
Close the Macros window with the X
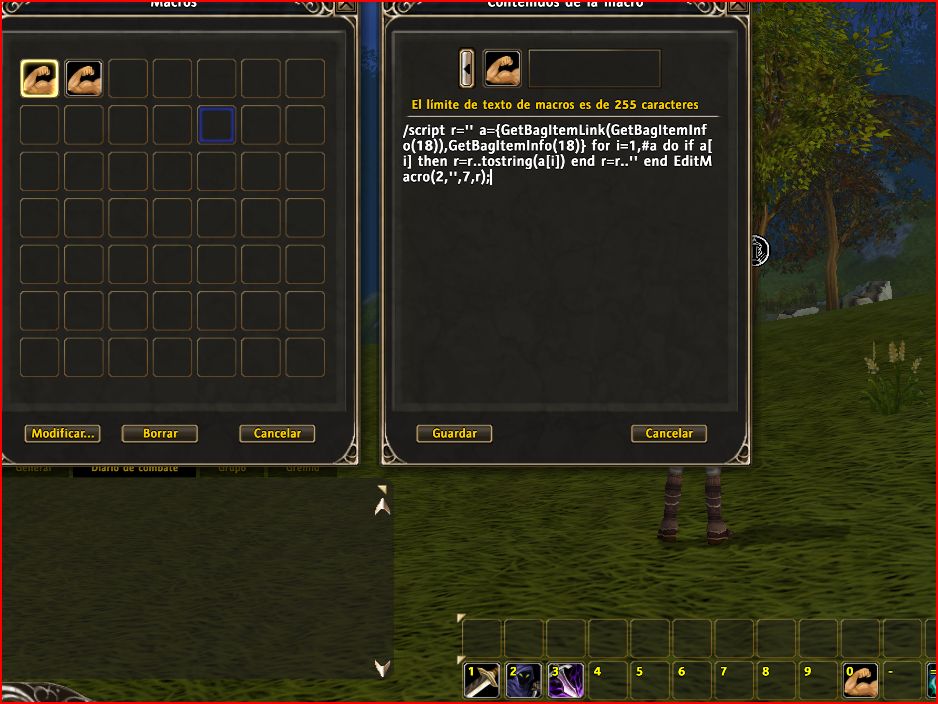[346, 5]
